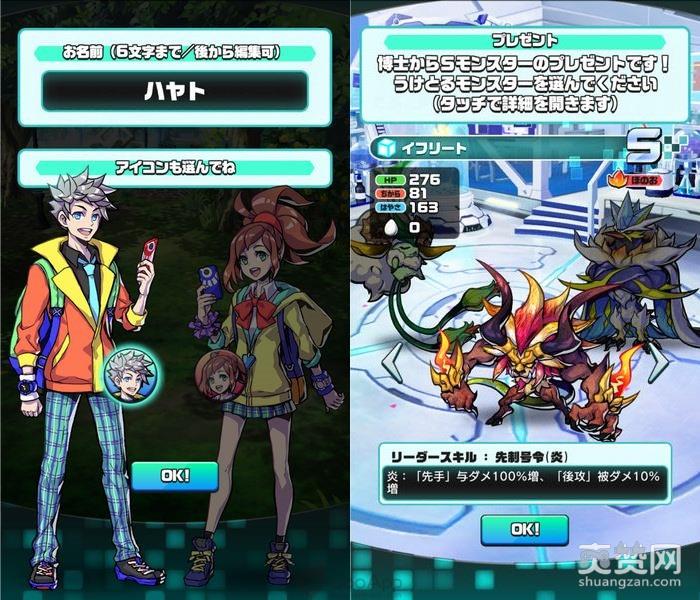
Task: Choose the brown-haired girl avatar icon
Action: point(220,375)
